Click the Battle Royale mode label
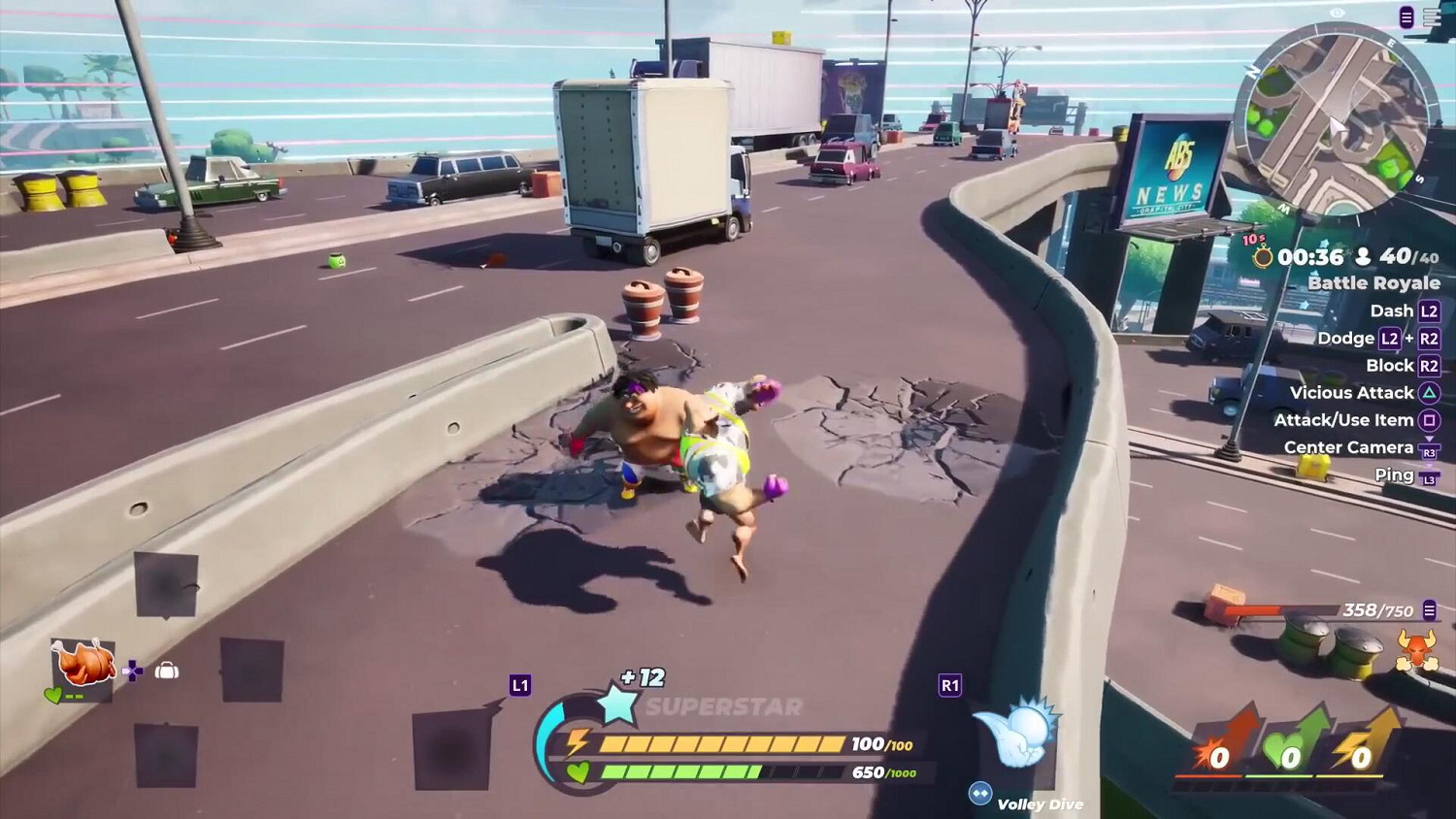 [x=1373, y=282]
